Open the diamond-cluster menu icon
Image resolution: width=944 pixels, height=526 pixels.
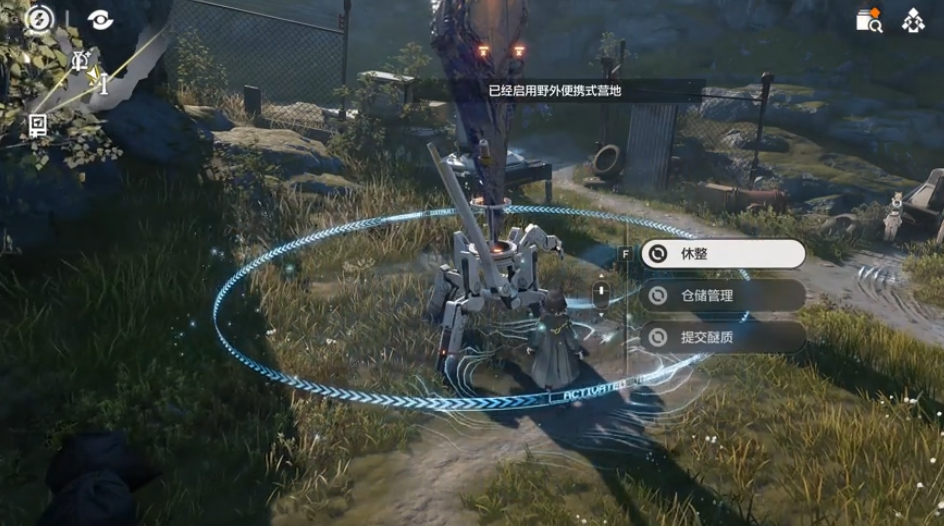pyautogui.click(x=913, y=20)
